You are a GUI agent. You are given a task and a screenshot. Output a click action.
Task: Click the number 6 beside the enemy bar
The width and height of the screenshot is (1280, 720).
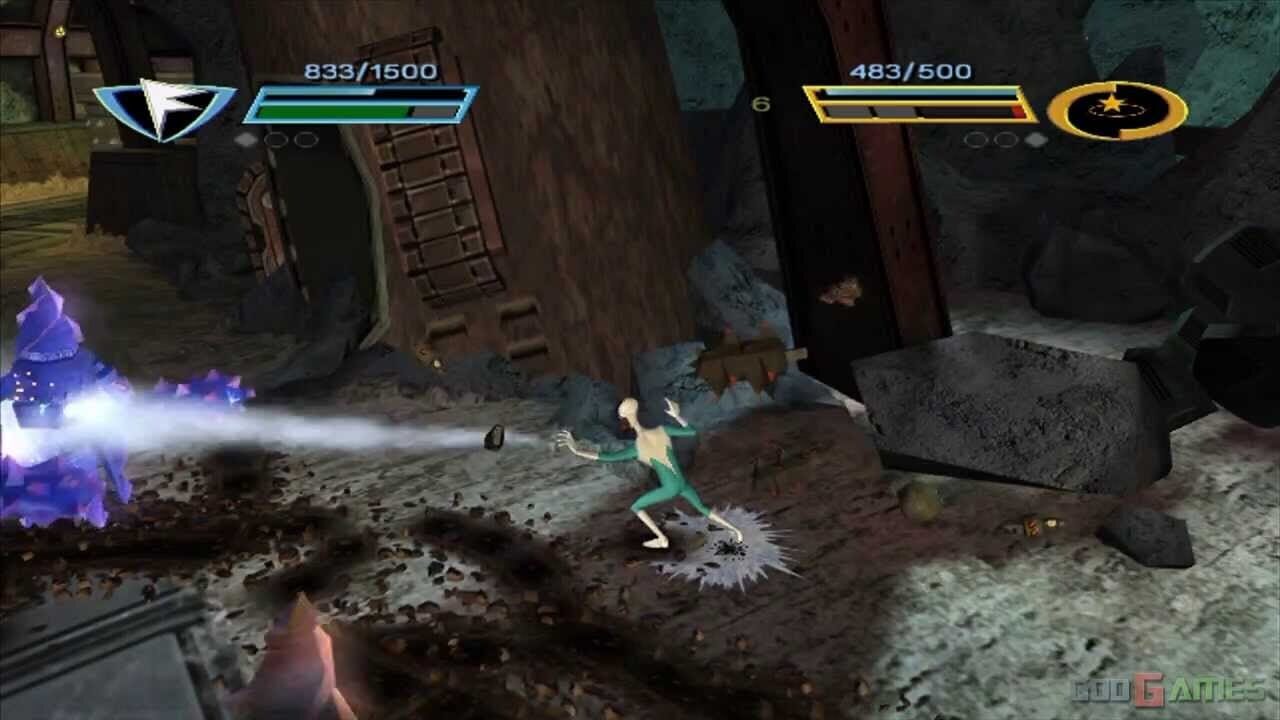[x=761, y=102]
